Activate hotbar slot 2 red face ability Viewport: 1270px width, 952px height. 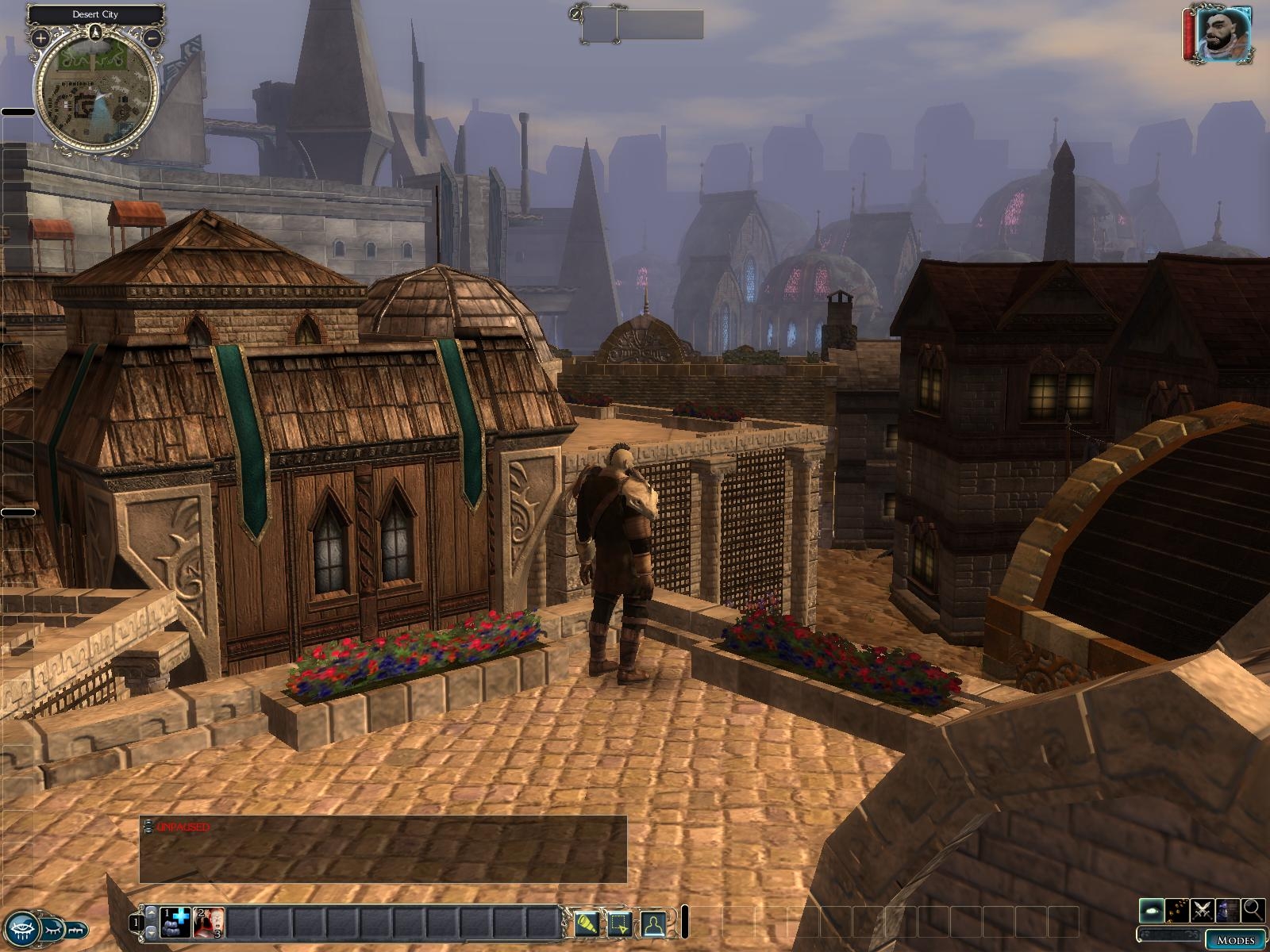[x=209, y=922]
